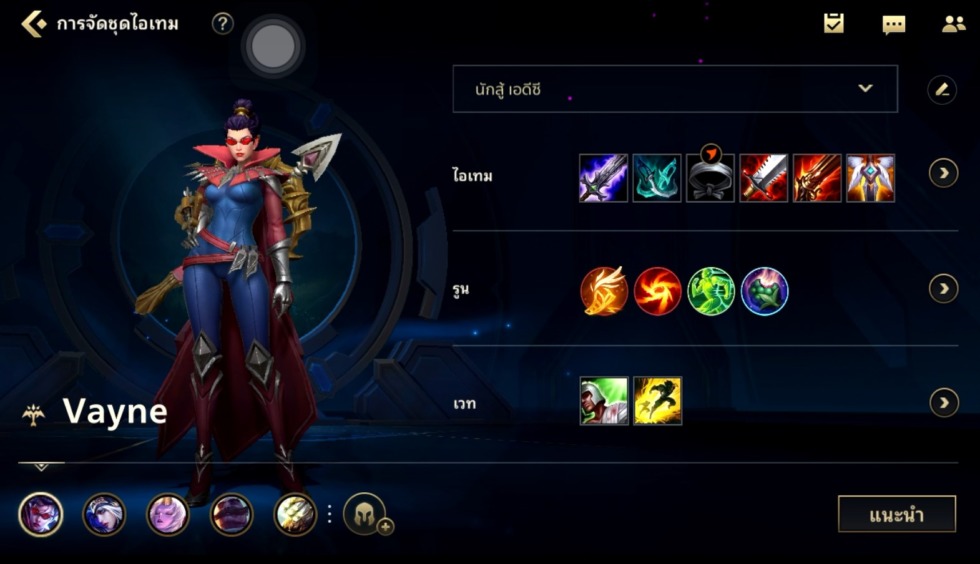
Task: Open the chat speech bubble icon
Action: tap(893, 24)
